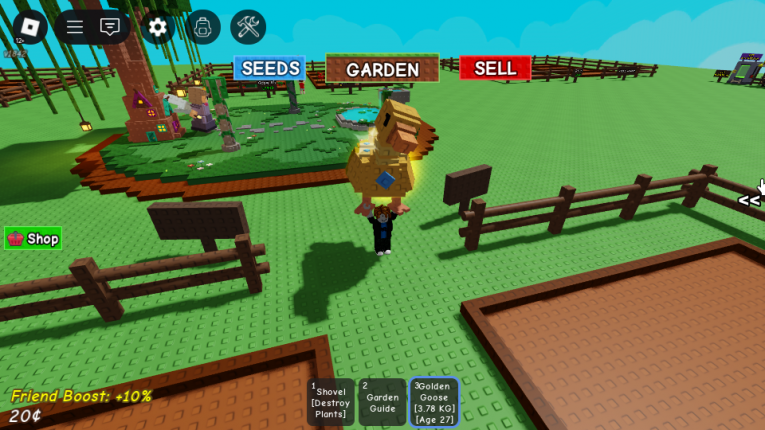Open the hamburger list menu

tap(75, 27)
